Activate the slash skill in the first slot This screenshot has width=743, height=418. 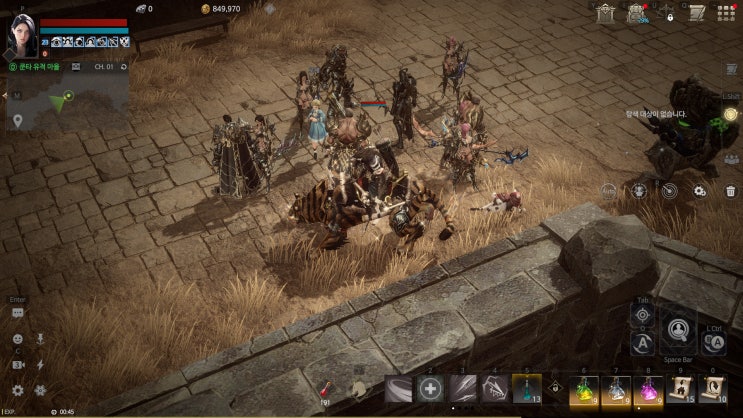(x=399, y=389)
